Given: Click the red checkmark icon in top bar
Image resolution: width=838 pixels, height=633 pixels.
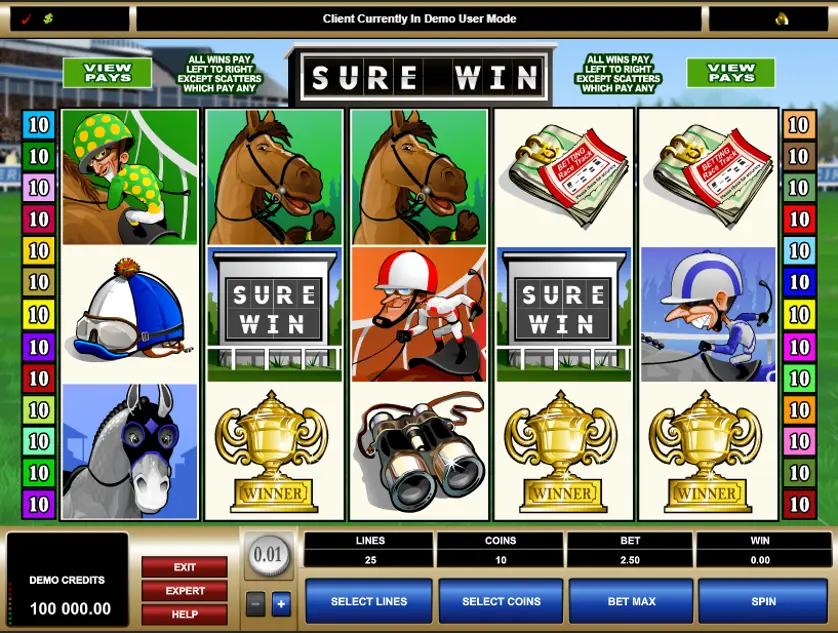Looking at the screenshot, I should click(24, 18).
